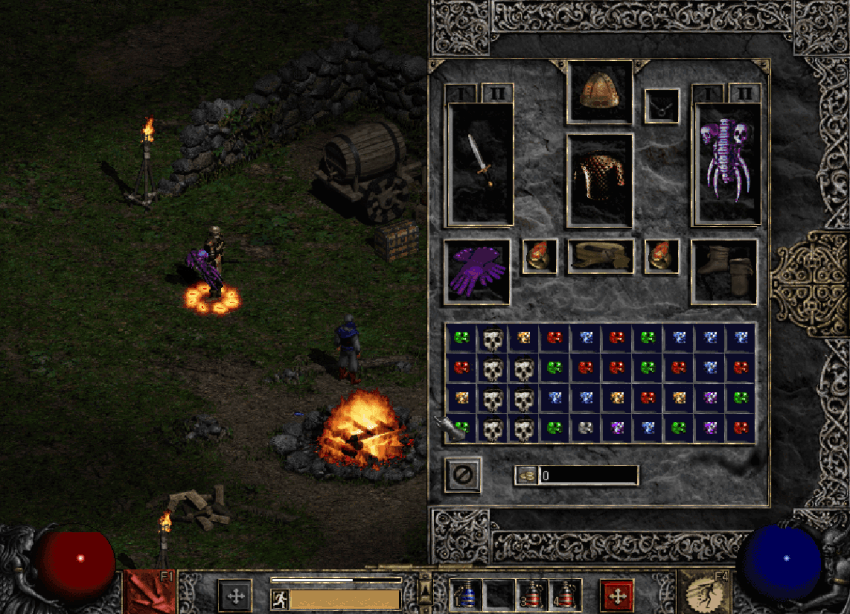Select the equipped helmet slot
850x614 pixels.
coord(600,92)
